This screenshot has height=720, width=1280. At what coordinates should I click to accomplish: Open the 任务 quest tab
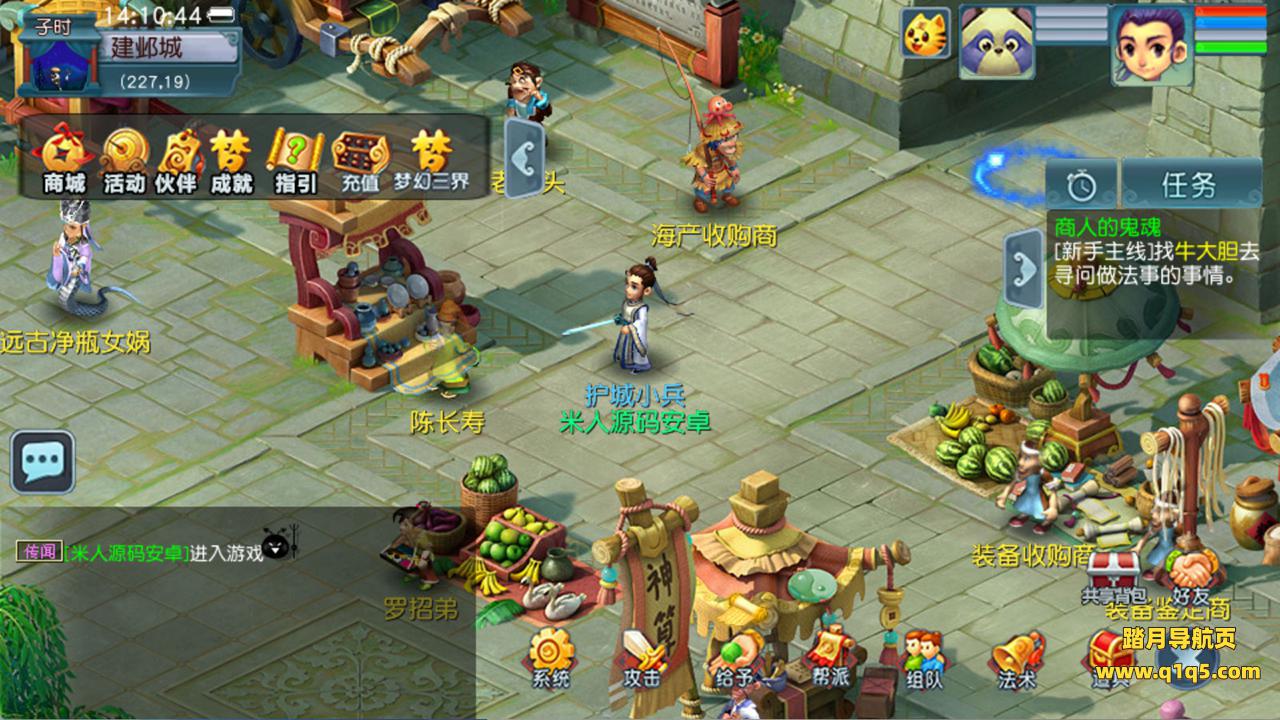(x=1189, y=184)
